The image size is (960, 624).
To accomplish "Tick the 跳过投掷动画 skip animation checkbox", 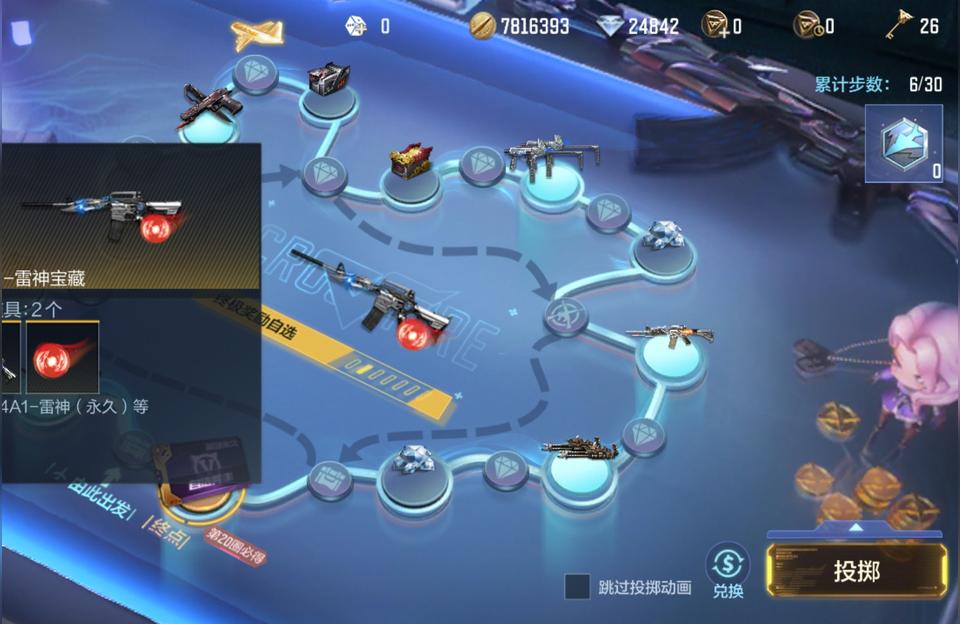I will point(577,587).
